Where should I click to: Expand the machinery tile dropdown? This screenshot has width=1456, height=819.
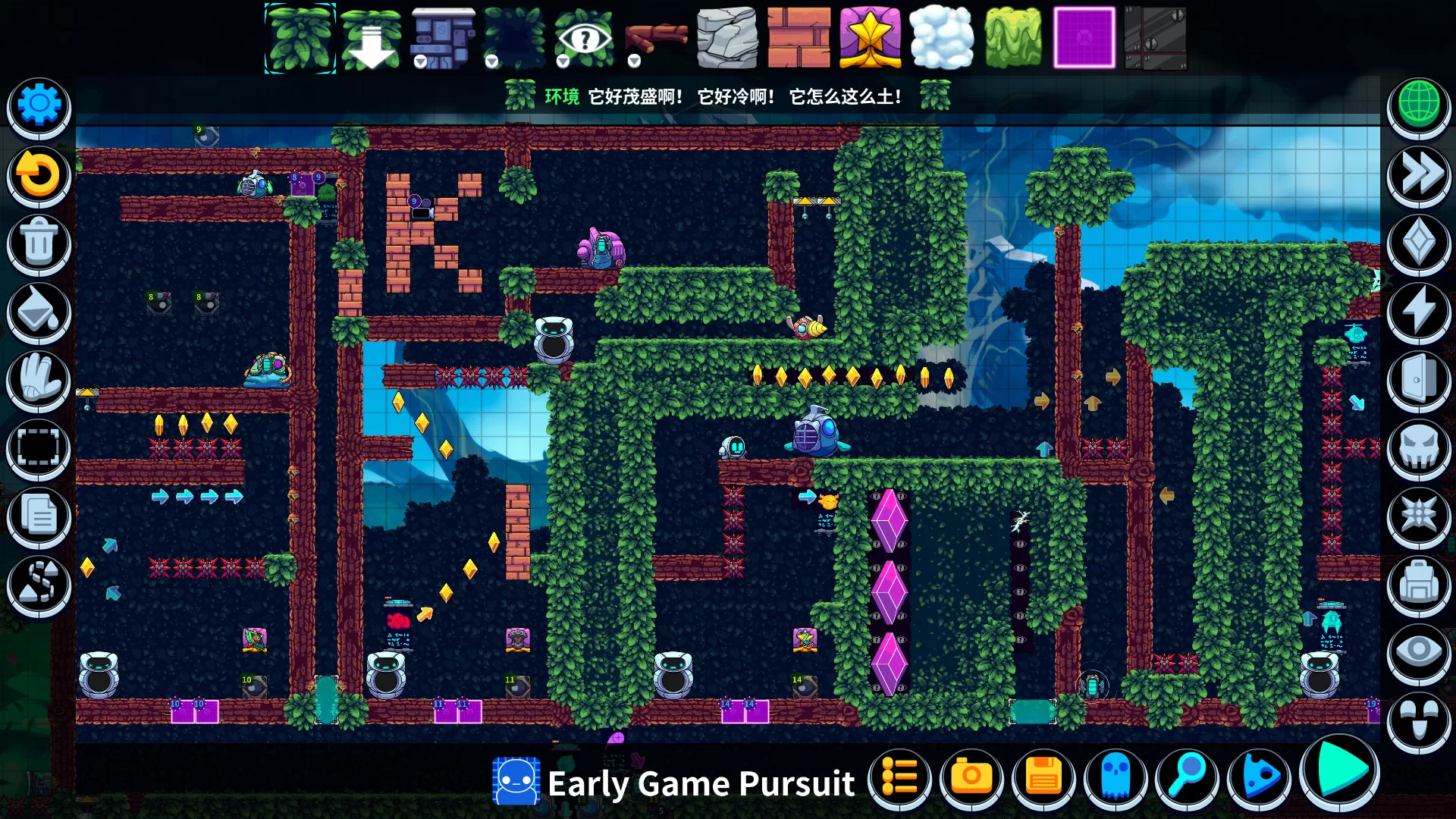click(x=422, y=63)
